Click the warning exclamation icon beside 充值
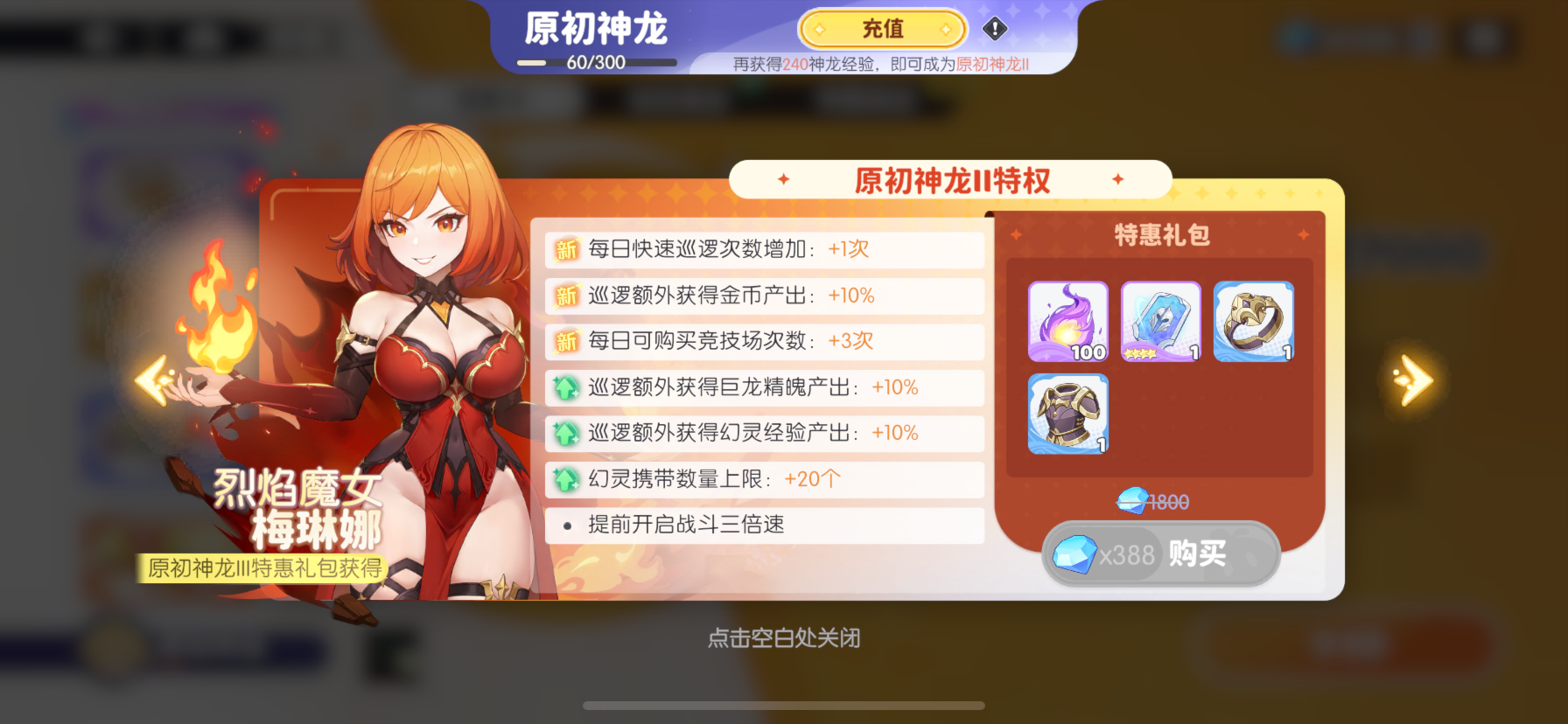Viewport: 1568px width, 724px height. [x=993, y=29]
